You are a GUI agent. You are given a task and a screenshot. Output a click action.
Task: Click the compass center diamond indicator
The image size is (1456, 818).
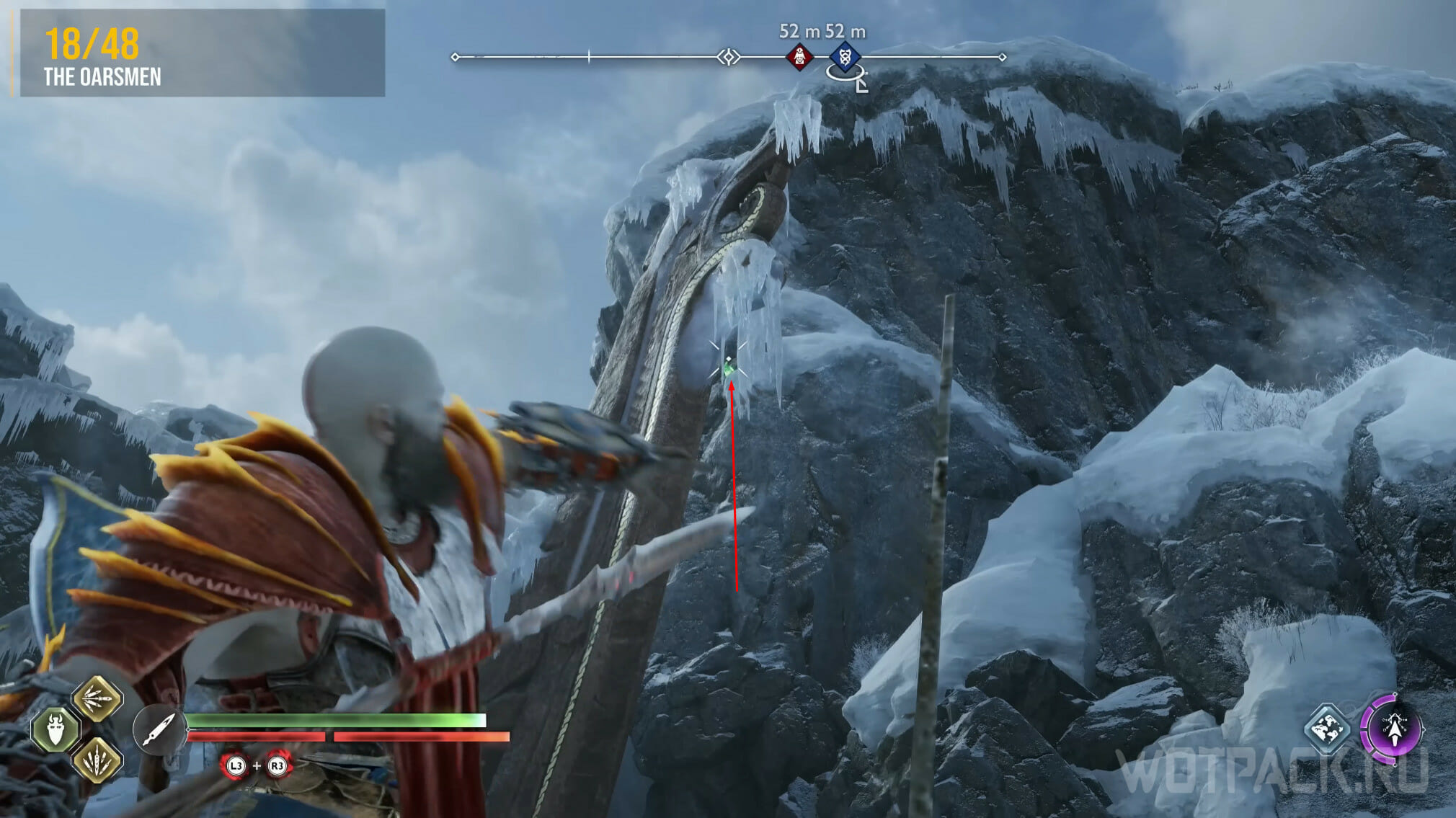729,56
